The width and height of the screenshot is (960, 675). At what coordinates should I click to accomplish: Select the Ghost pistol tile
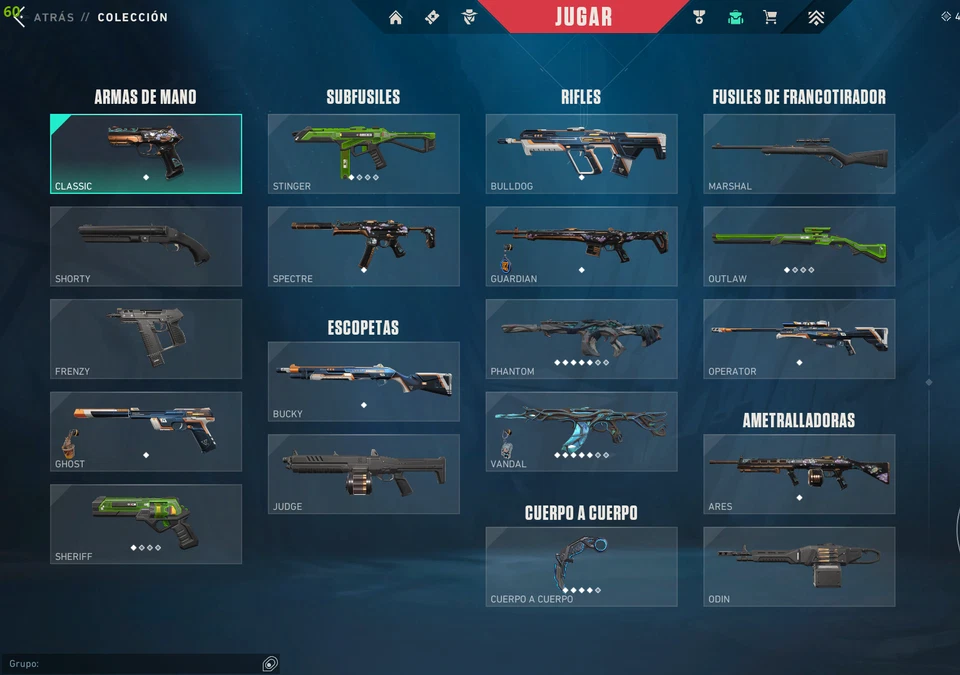146,431
